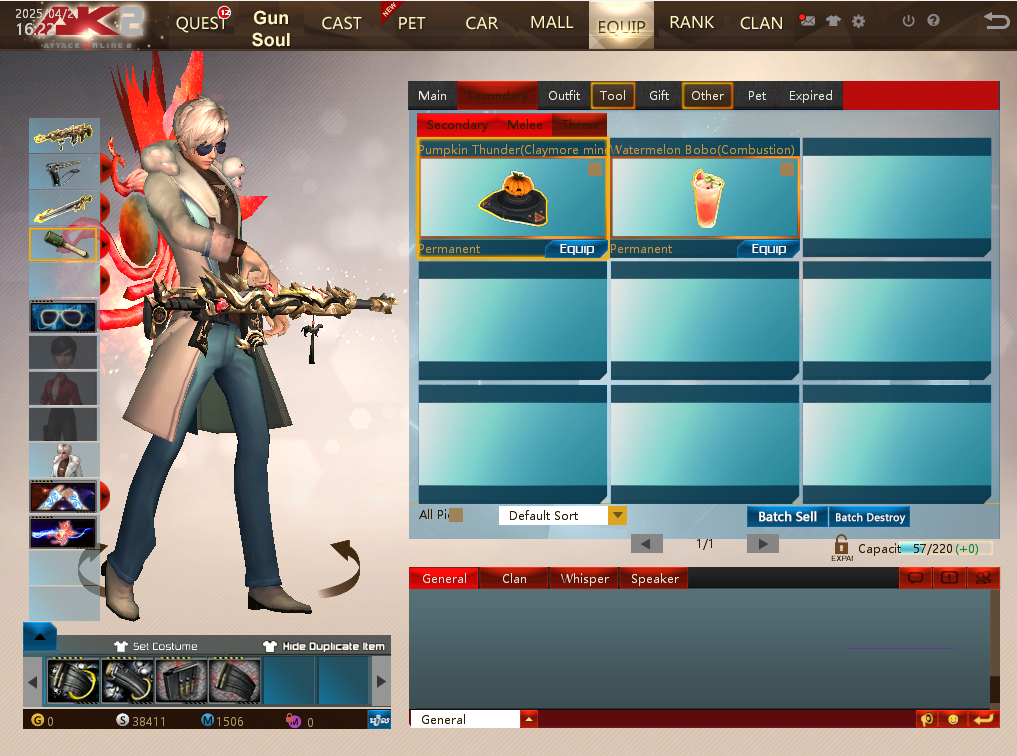This screenshot has width=1017, height=756.
Task: Click the back arrow button
Action: [x=995, y=21]
